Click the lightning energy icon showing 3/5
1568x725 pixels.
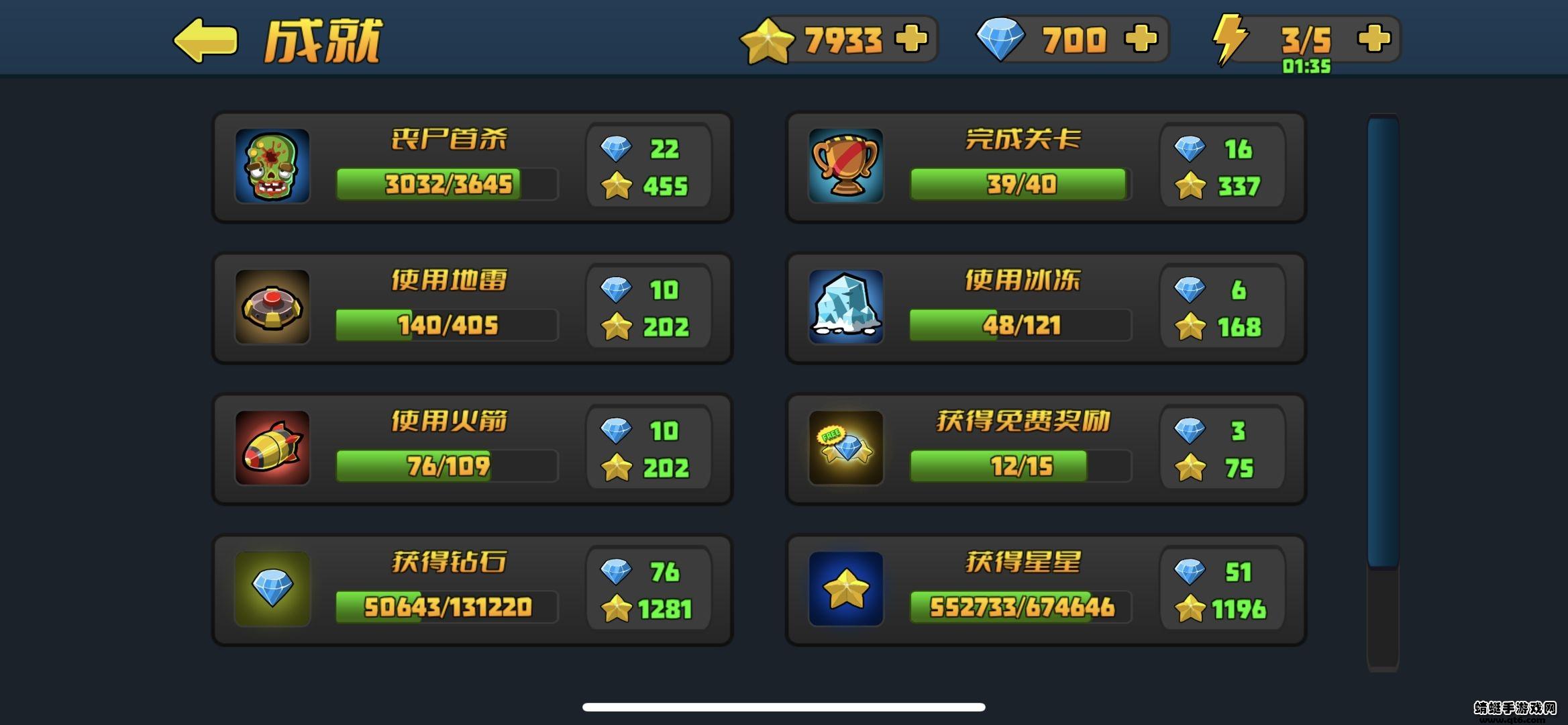(x=1231, y=38)
